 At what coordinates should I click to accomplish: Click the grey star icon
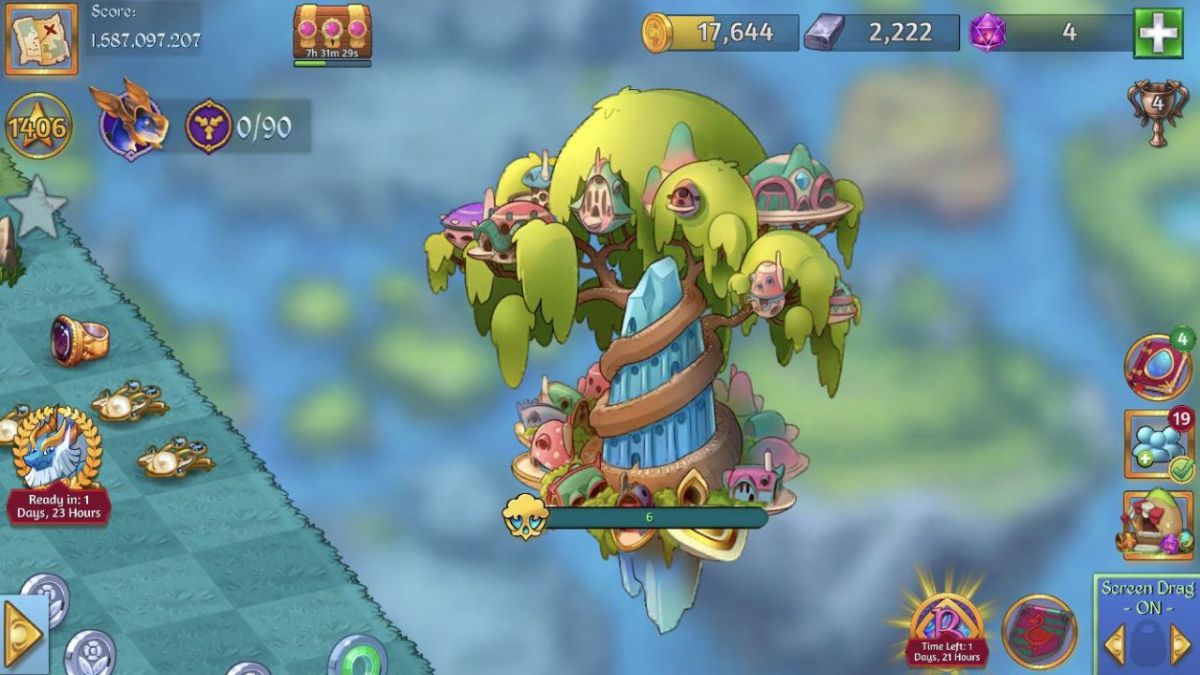click(x=36, y=209)
